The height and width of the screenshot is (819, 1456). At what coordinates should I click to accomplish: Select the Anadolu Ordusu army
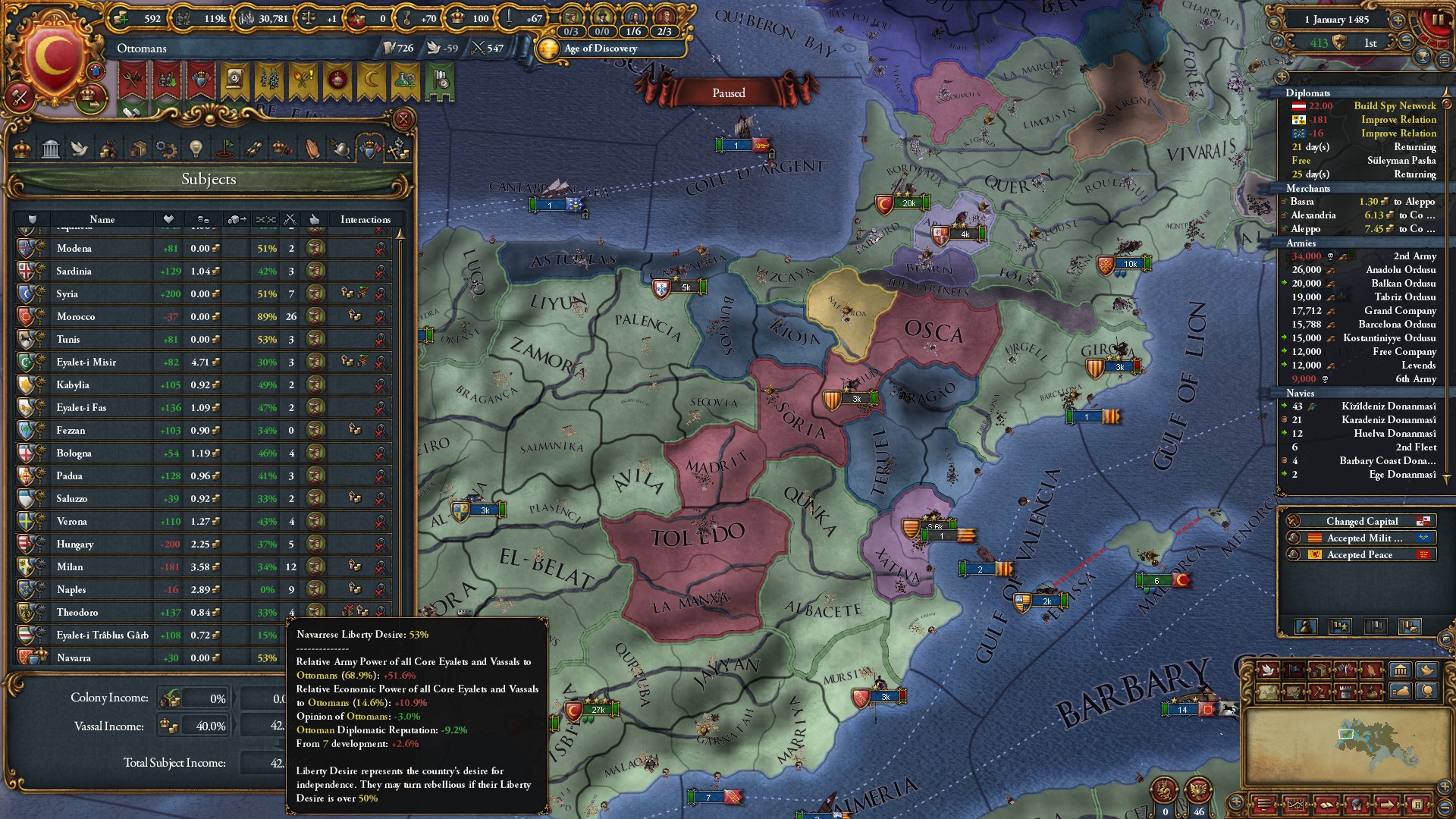(1400, 270)
